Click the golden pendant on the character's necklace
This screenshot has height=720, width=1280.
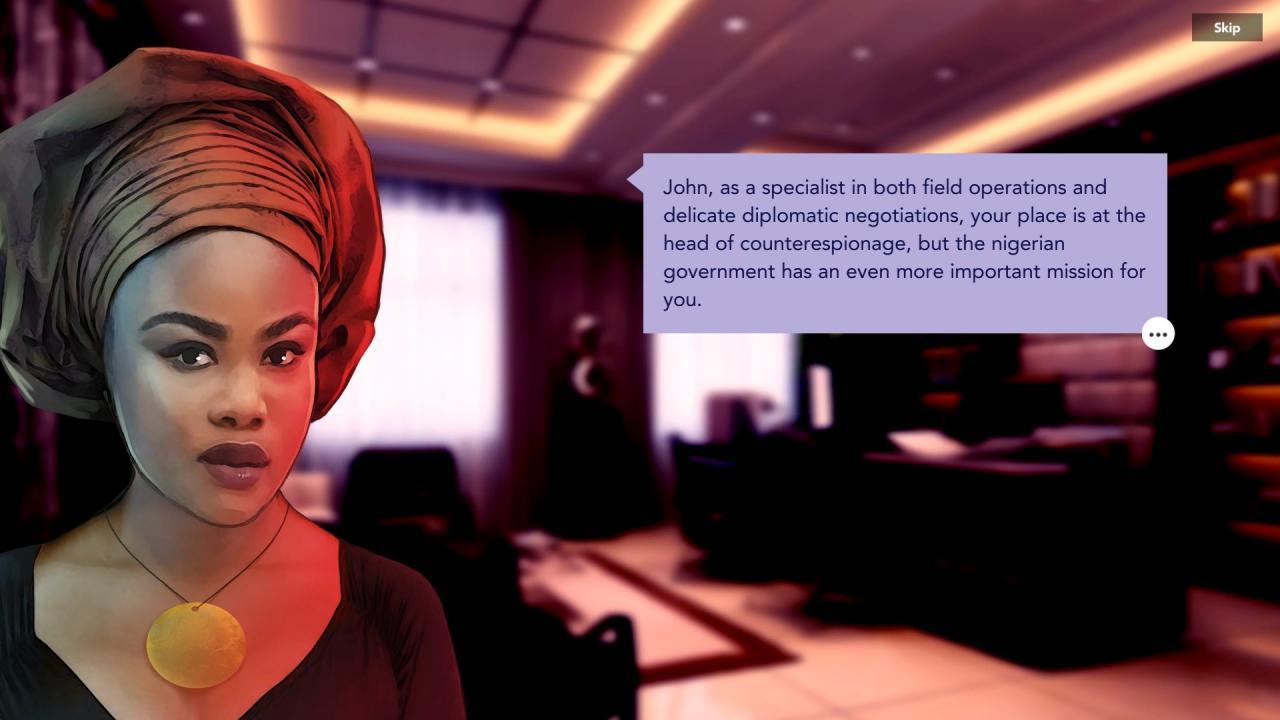pyautogui.click(x=196, y=645)
